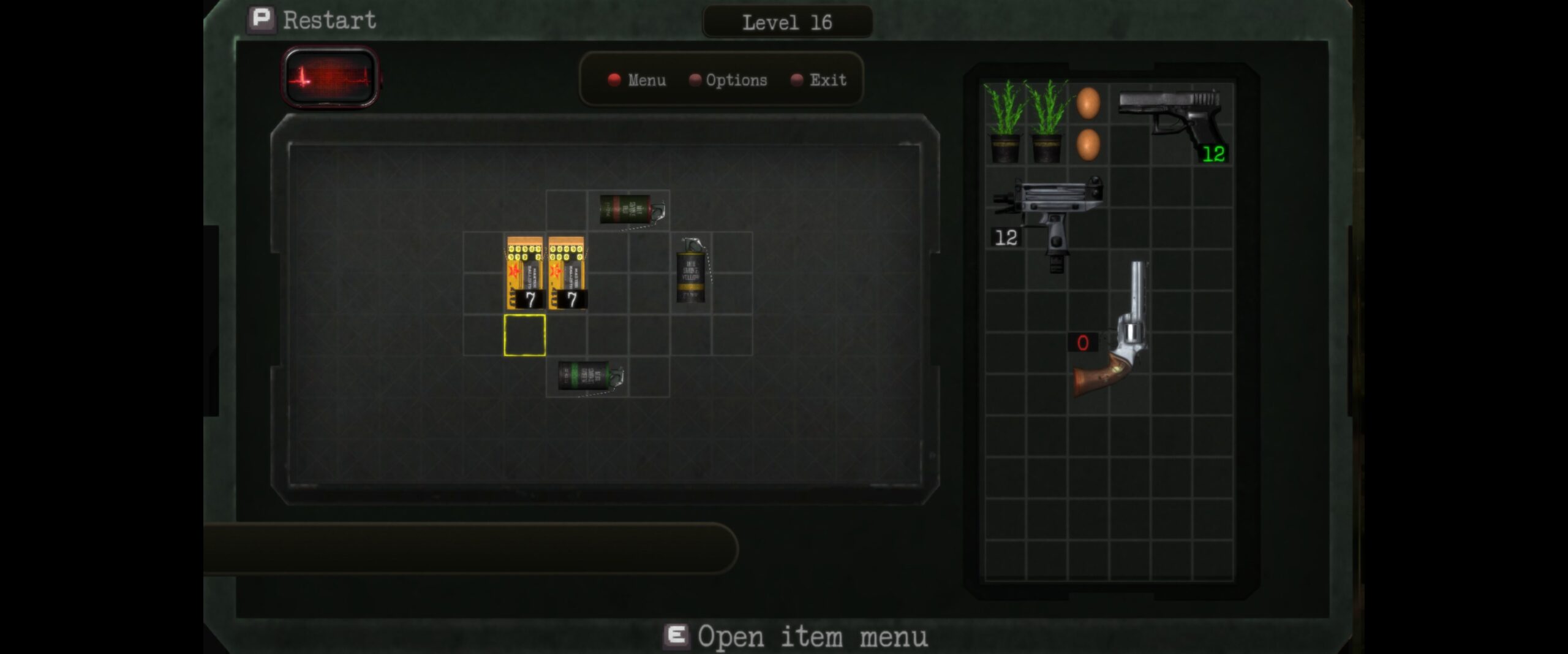Screen dimensions: 1568x654
Task: Select the yellow-banded upright grenade
Action: coord(692,271)
